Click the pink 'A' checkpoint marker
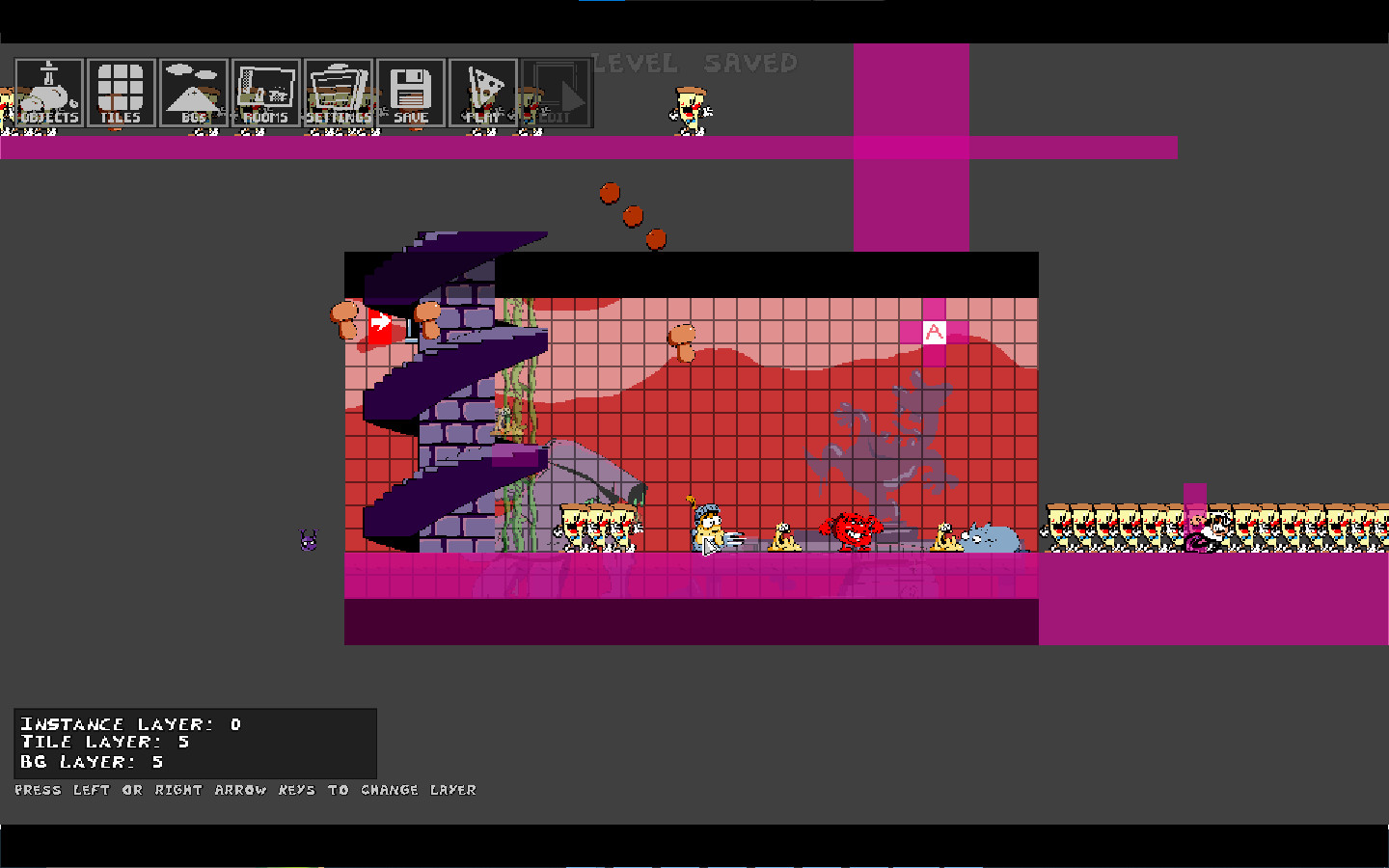This screenshot has width=1389, height=868. (x=933, y=332)
